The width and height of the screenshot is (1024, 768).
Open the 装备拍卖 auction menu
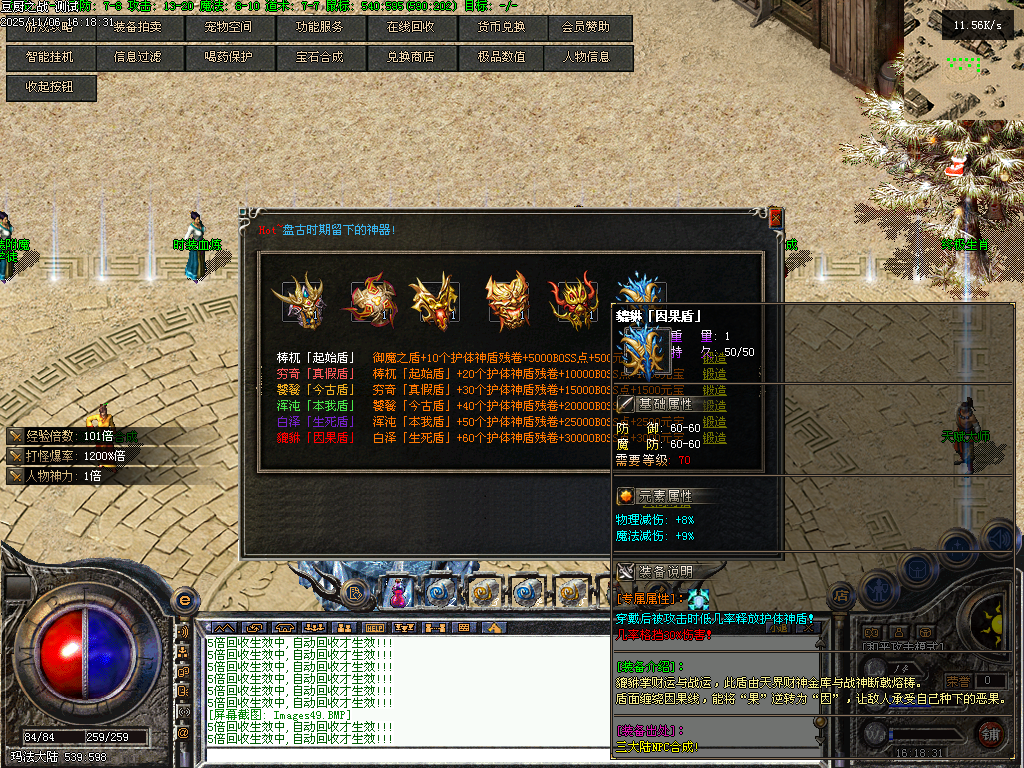pos(138,27)
